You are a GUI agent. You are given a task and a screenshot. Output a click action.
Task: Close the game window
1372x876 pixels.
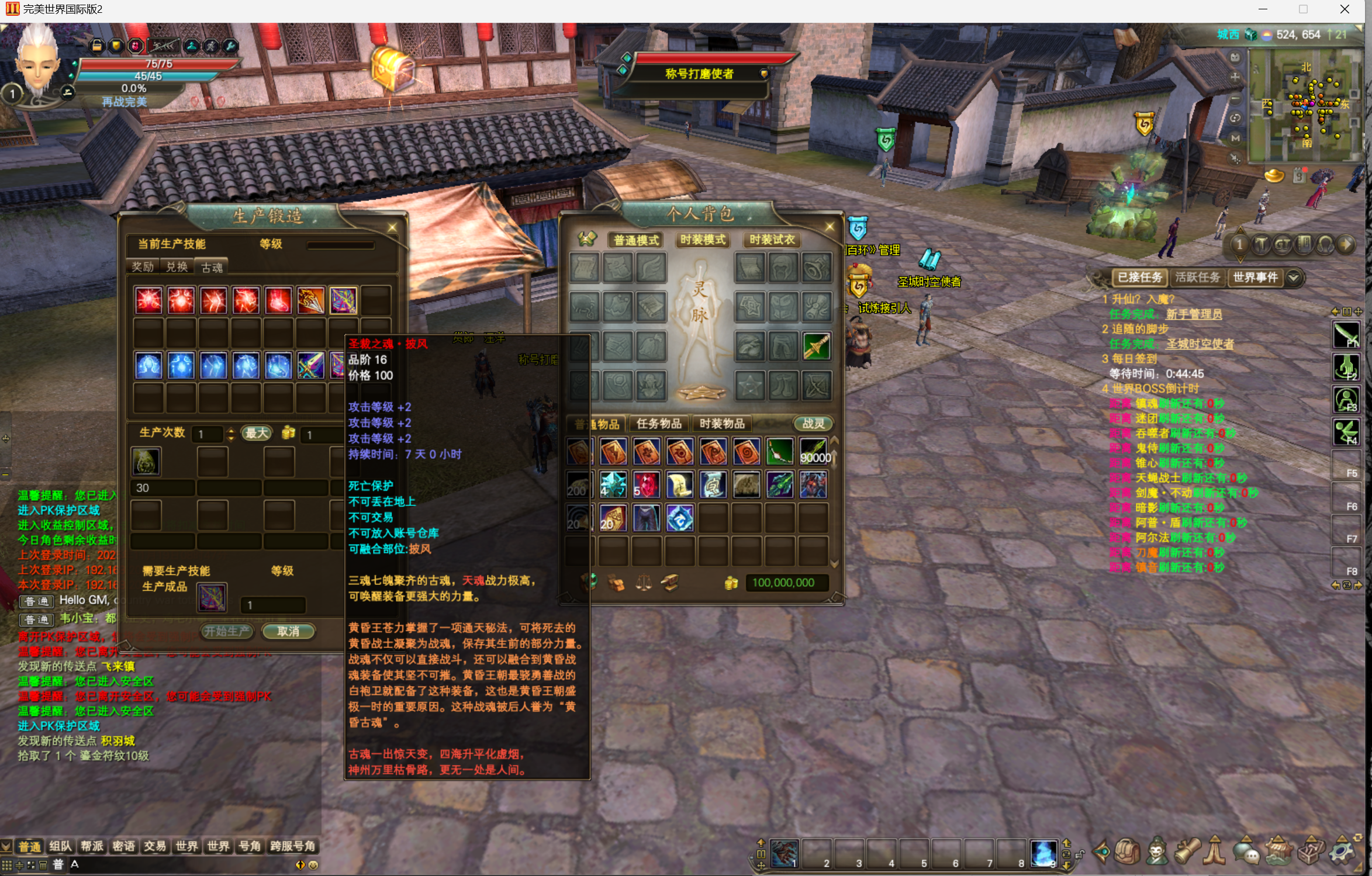pyautogui.click(x=1345, y=9)
